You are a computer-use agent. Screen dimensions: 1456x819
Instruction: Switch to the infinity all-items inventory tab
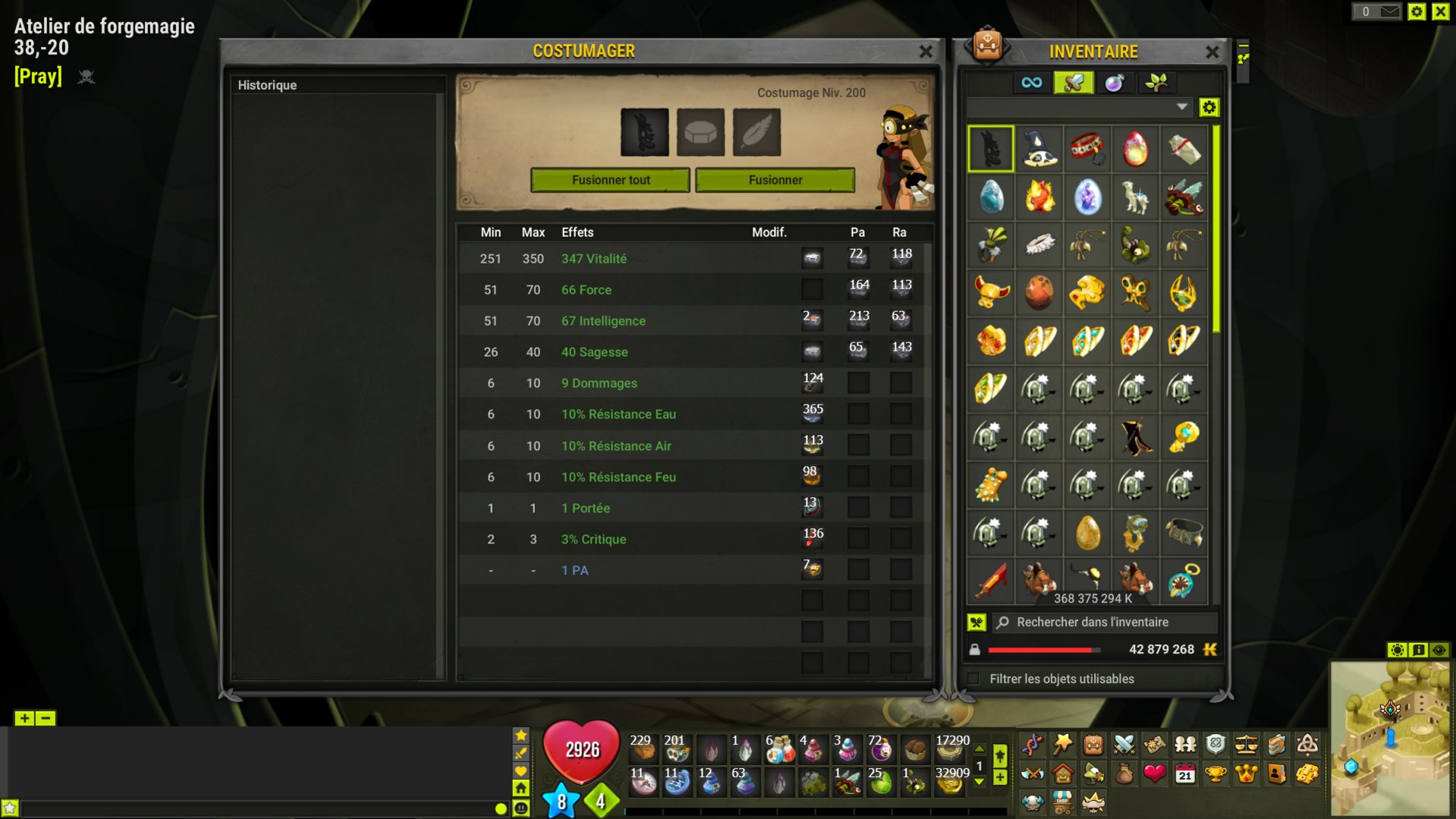tap(1031, 83)
